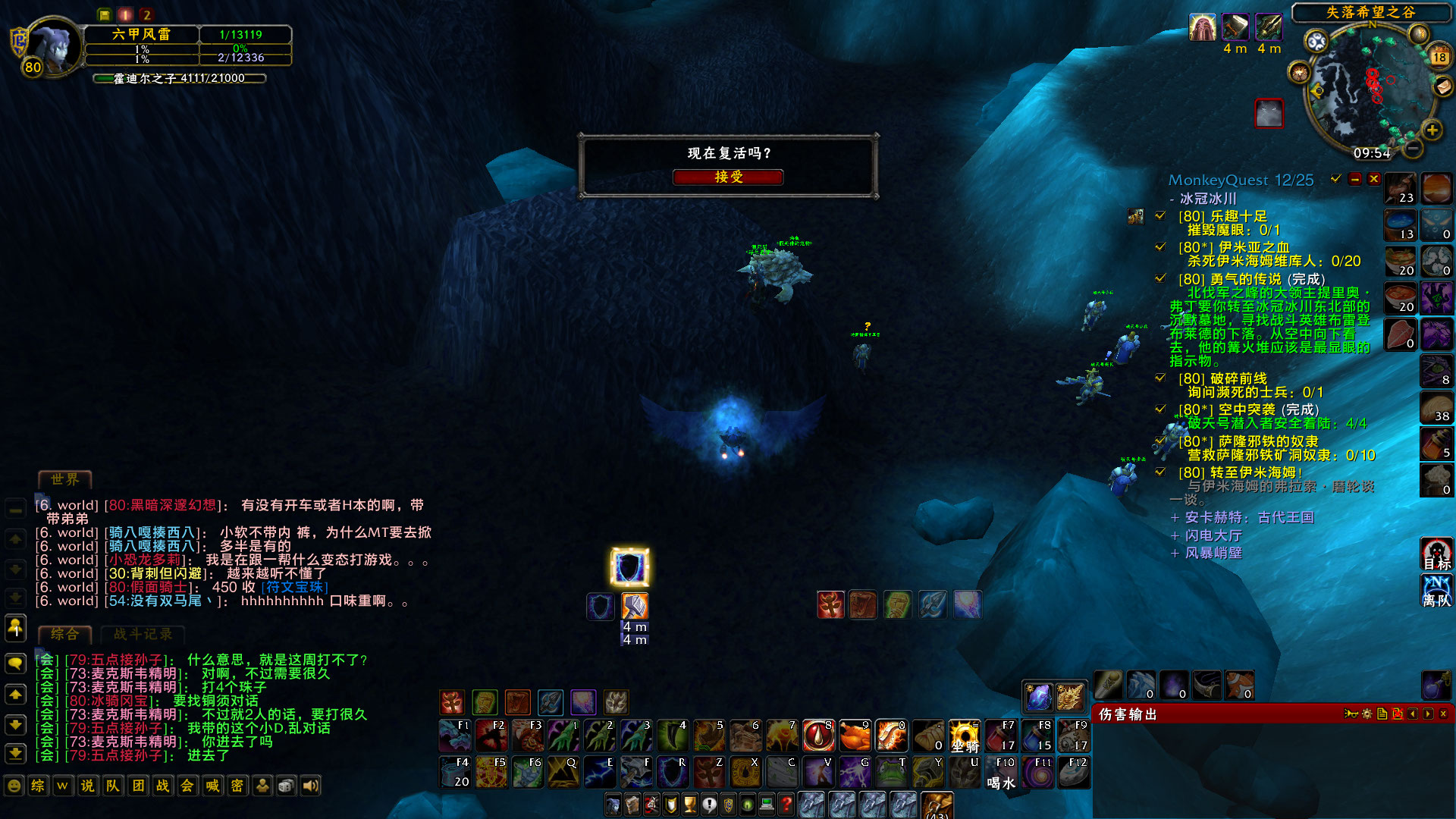Open the gear settings icon on 伤害输出 meter
The width and height of the screenshot is (1456, 819).
click(x=1366, y=714)
